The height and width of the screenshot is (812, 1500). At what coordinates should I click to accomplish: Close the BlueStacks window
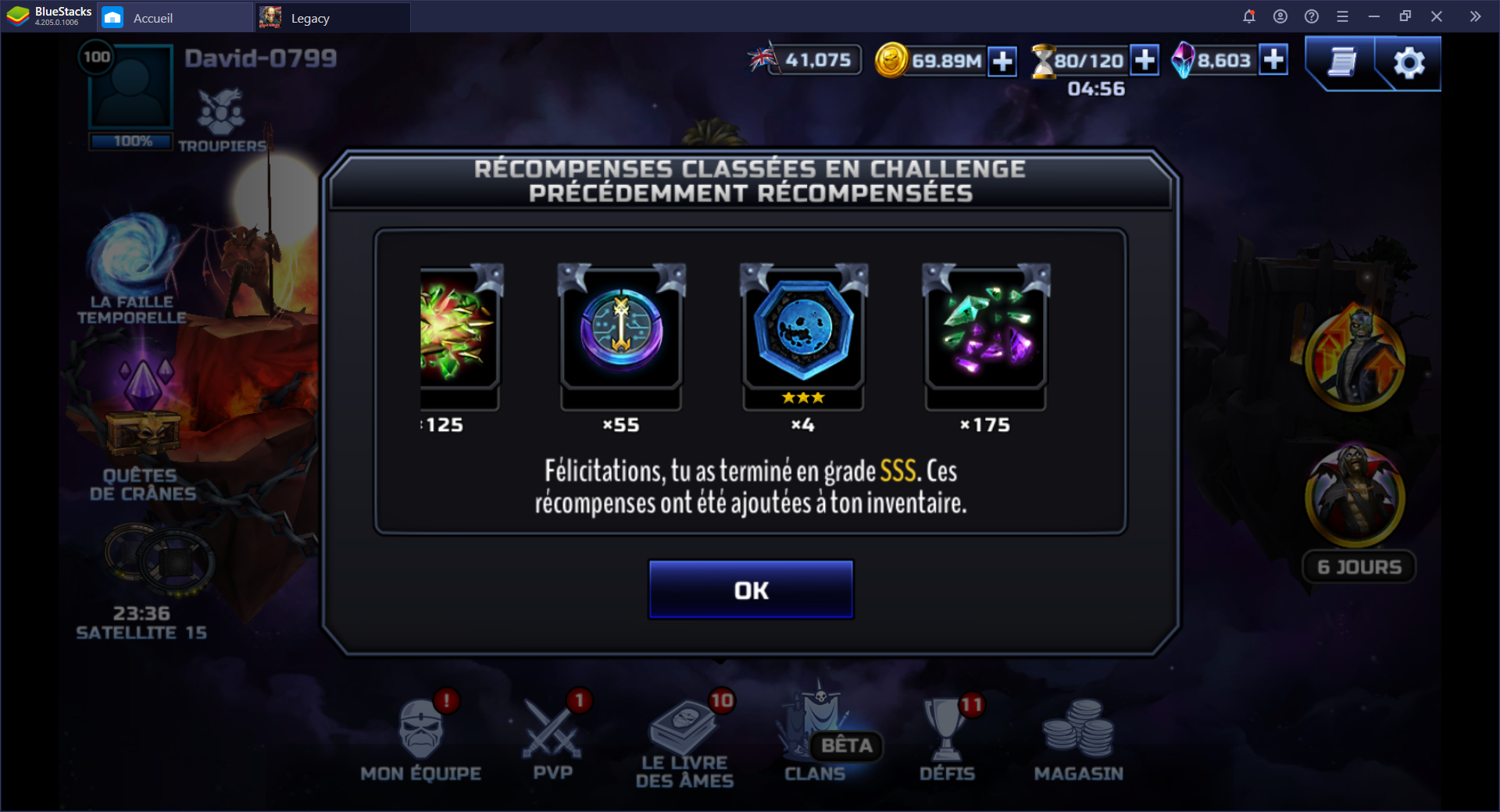tap(1436, 16)
